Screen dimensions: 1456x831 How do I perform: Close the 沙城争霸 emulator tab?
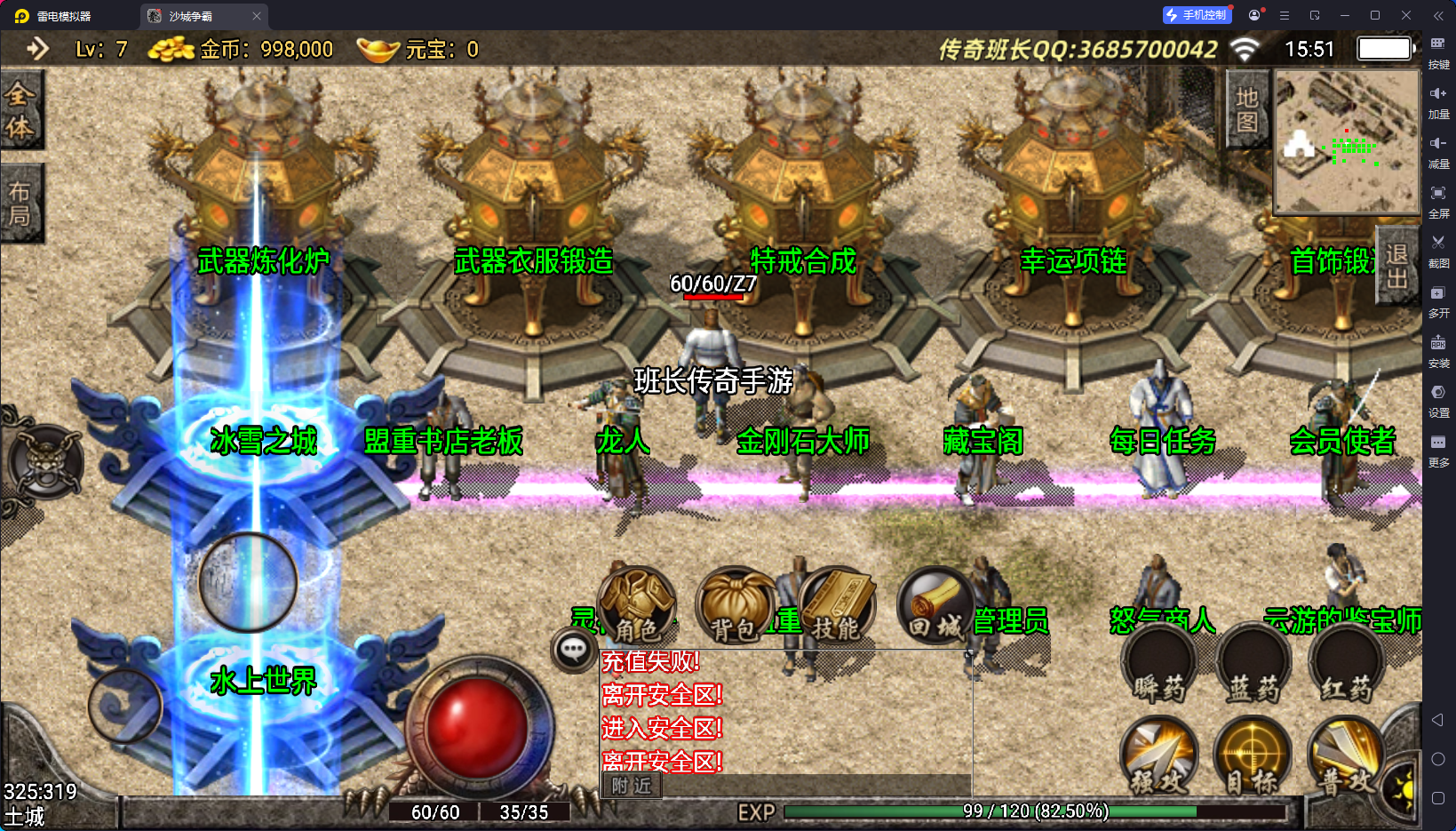[257, 16]
